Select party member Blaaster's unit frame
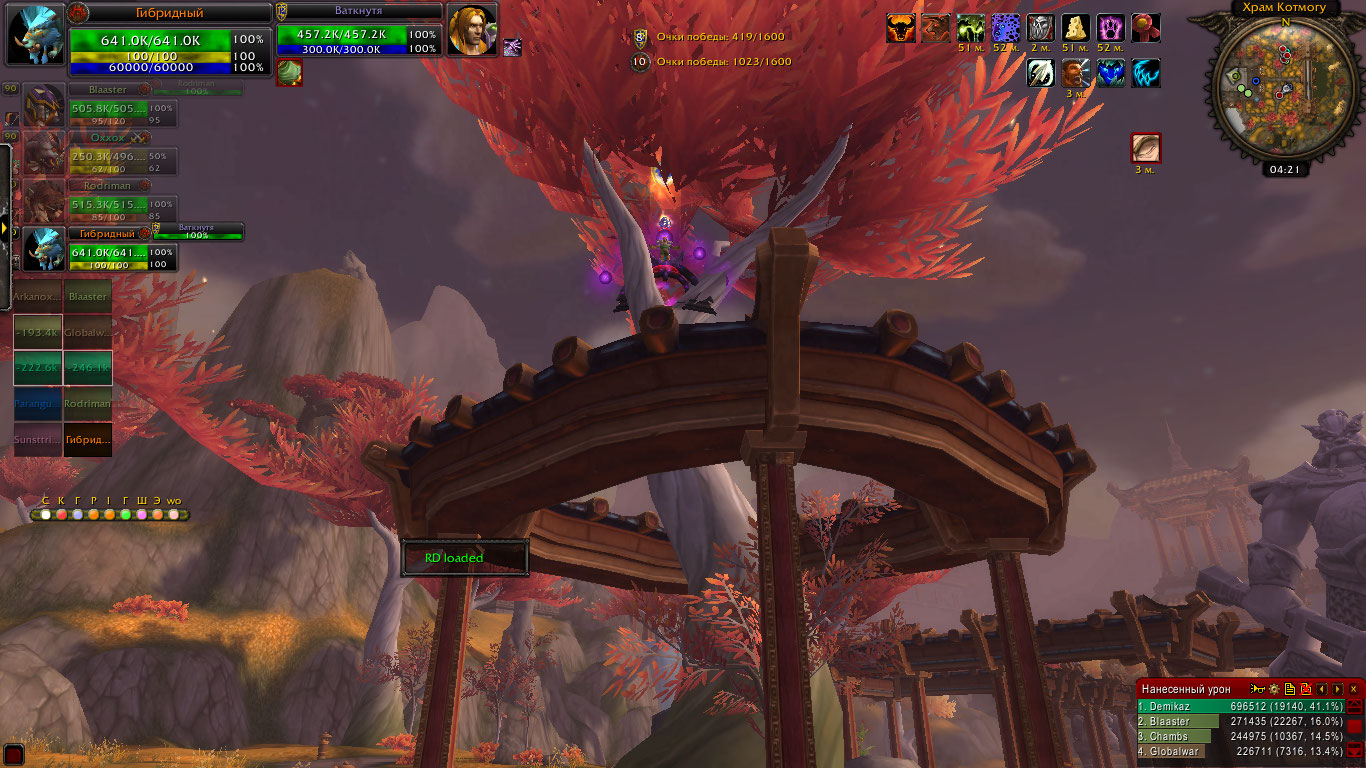This screenshot has height=768, width=1366. point(100,106)
